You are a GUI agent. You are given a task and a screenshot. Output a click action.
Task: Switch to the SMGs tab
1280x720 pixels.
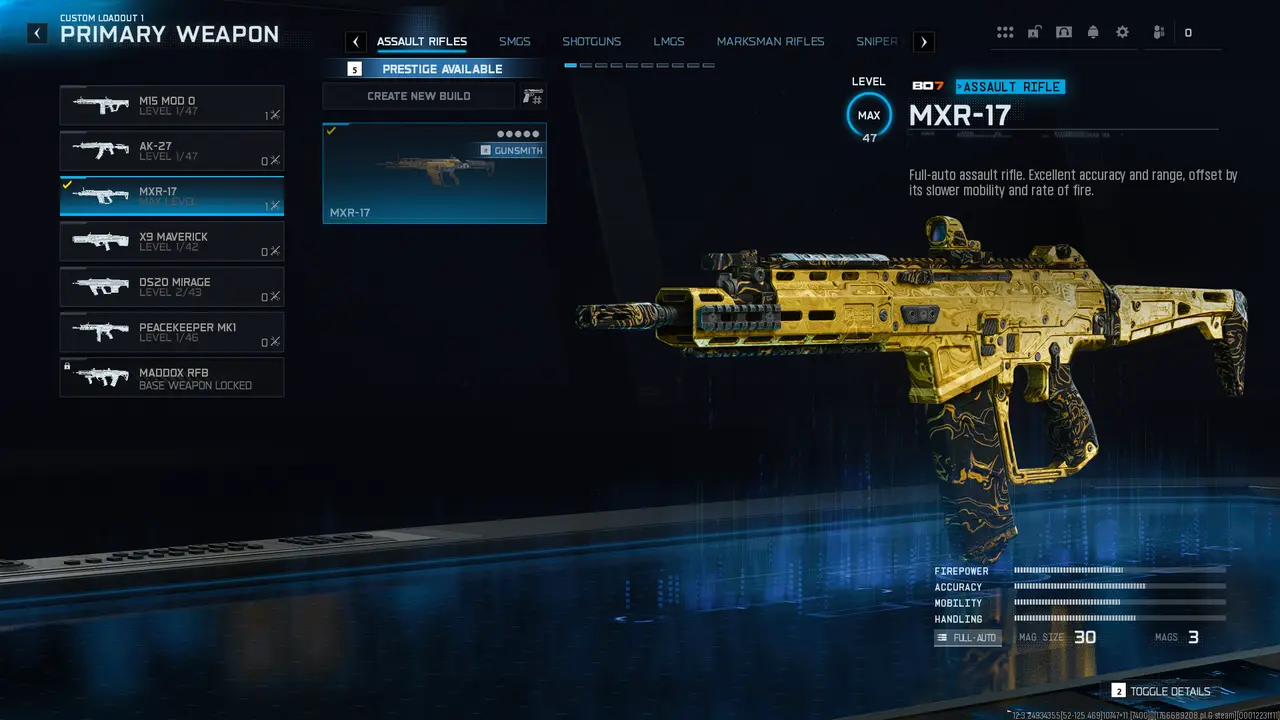[515, 41]
